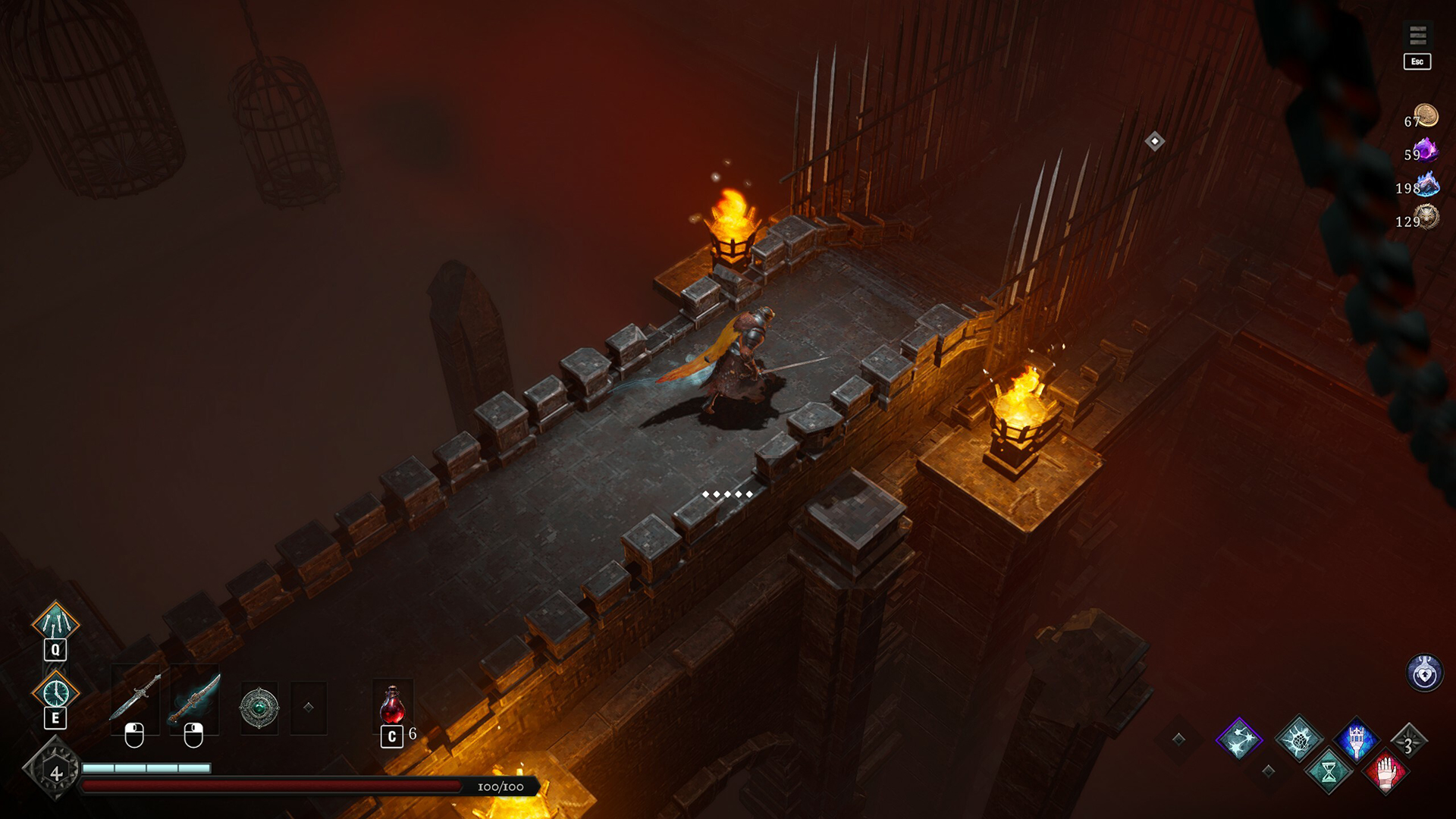1456x819 pixels.
Task: Click the gold coin currency icon showing 67
Action: 1426,114
